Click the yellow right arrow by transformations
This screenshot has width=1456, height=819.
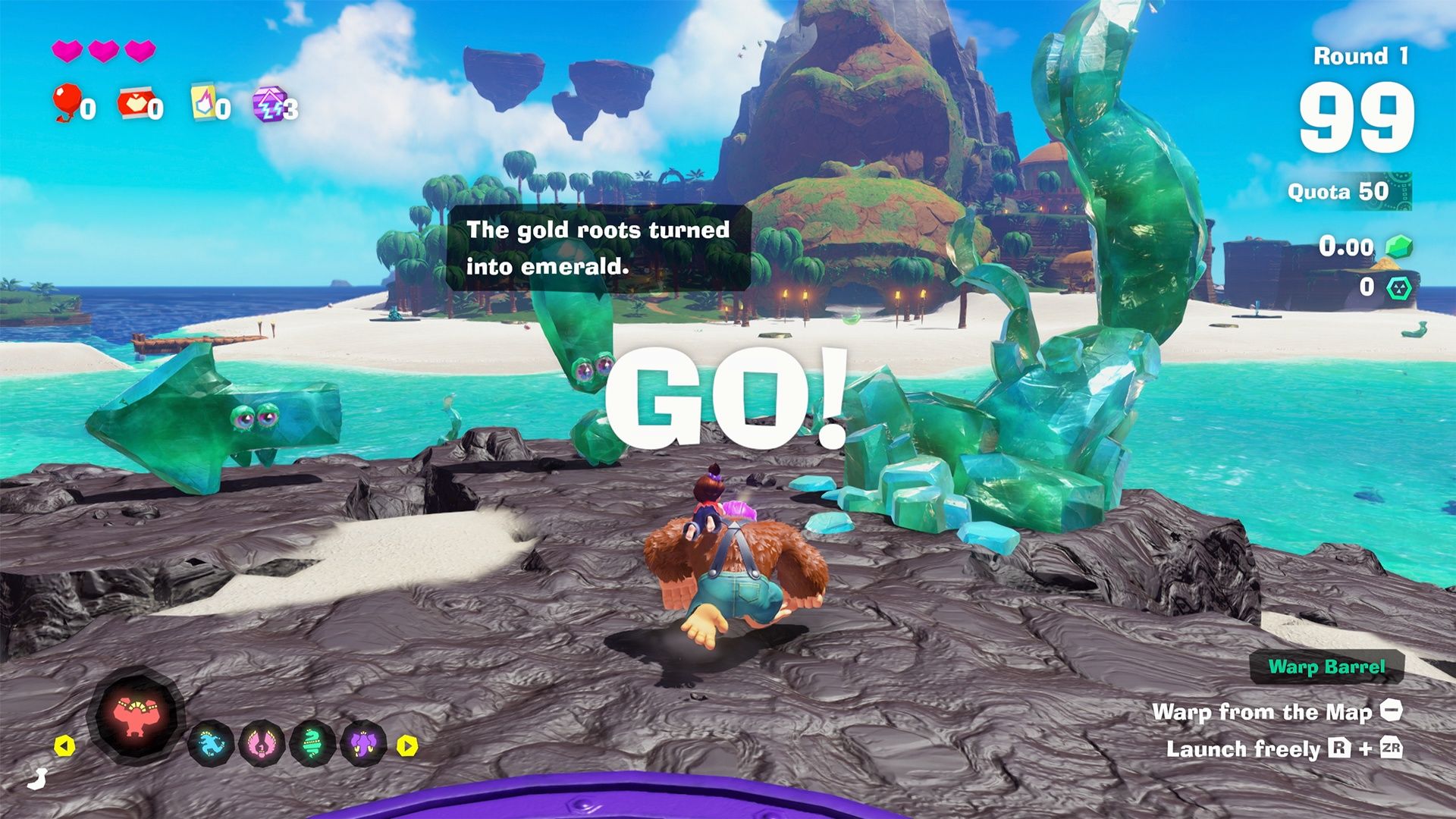[x=407, y=746]
